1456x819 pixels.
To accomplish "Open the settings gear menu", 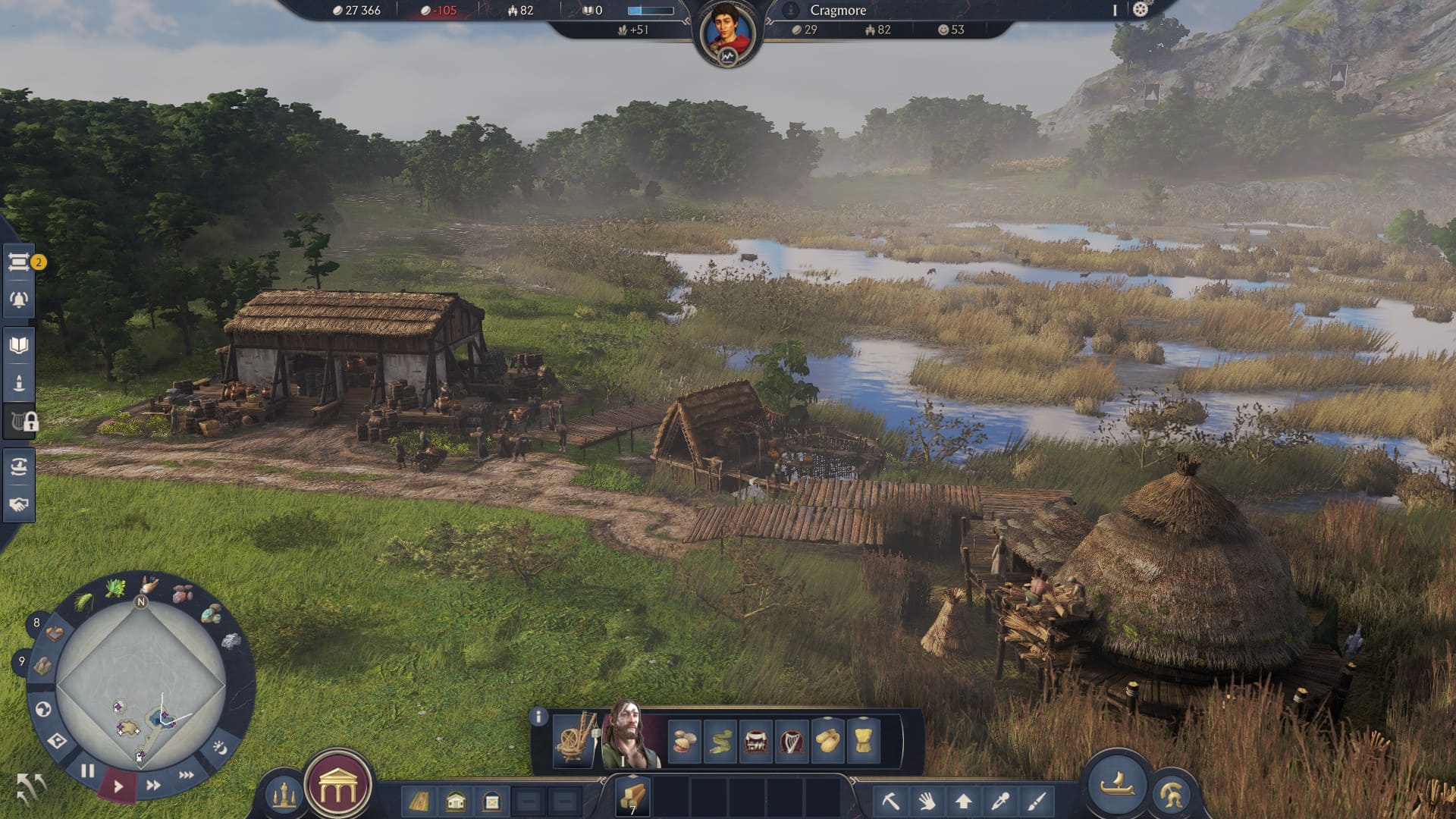I will point(1141,10).
